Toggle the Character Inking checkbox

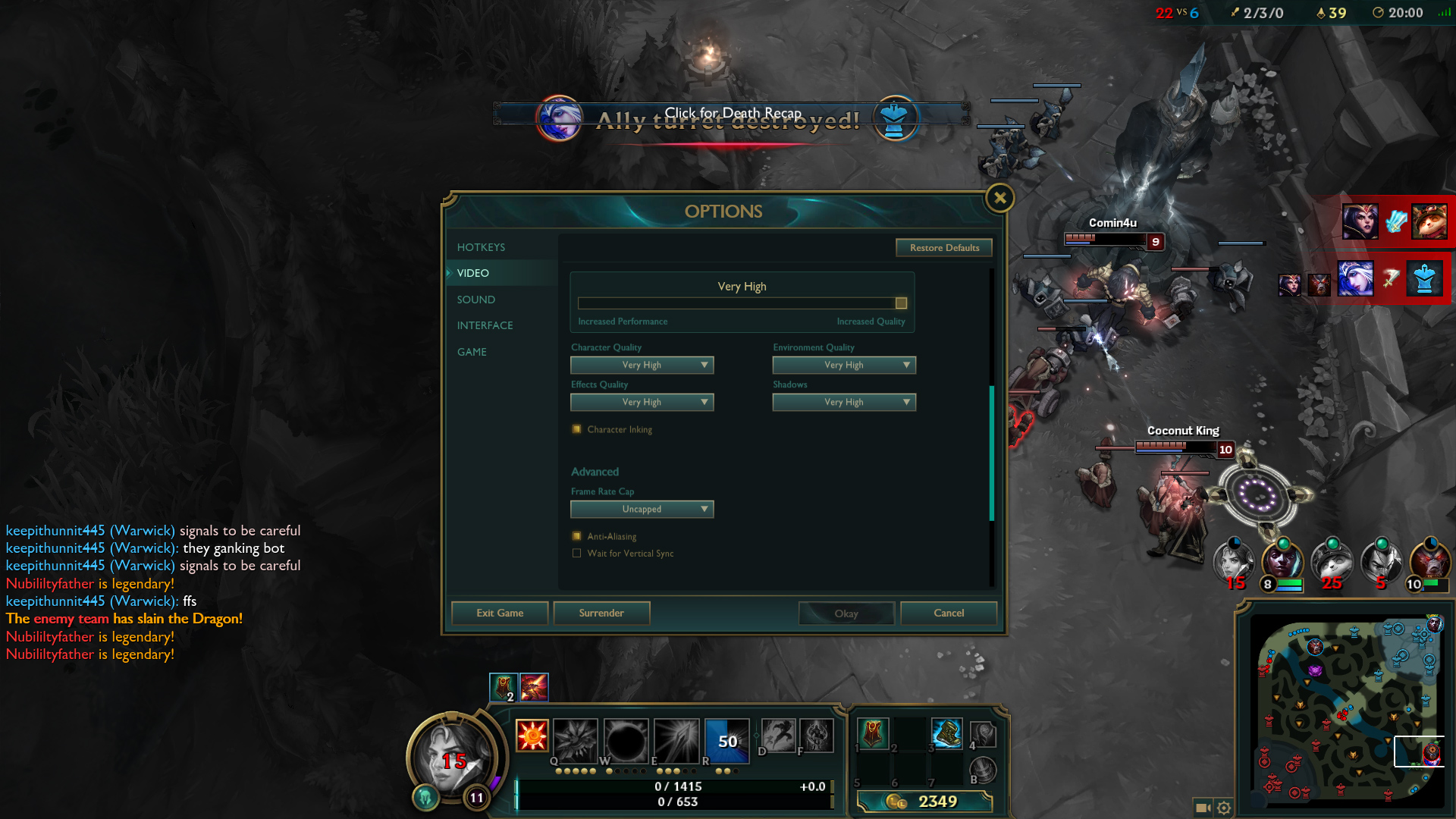[577, 429]
